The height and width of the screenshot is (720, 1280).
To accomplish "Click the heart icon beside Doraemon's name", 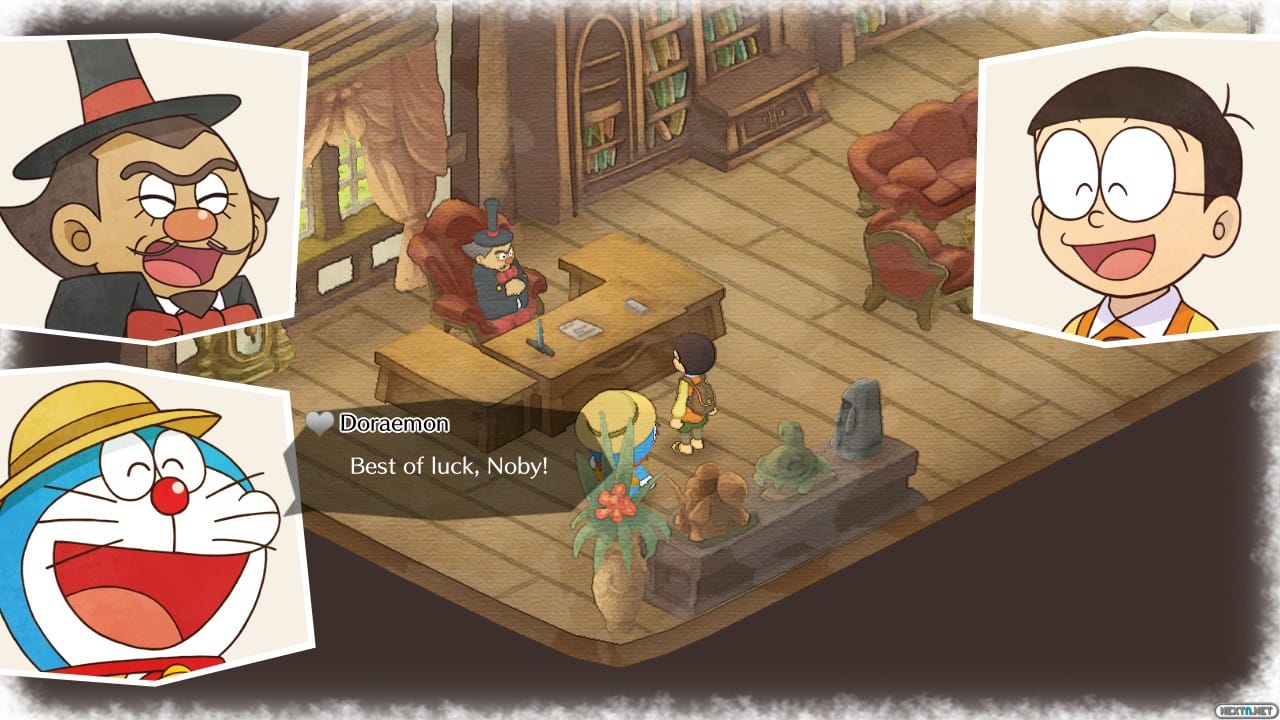I will pos(319,423).
